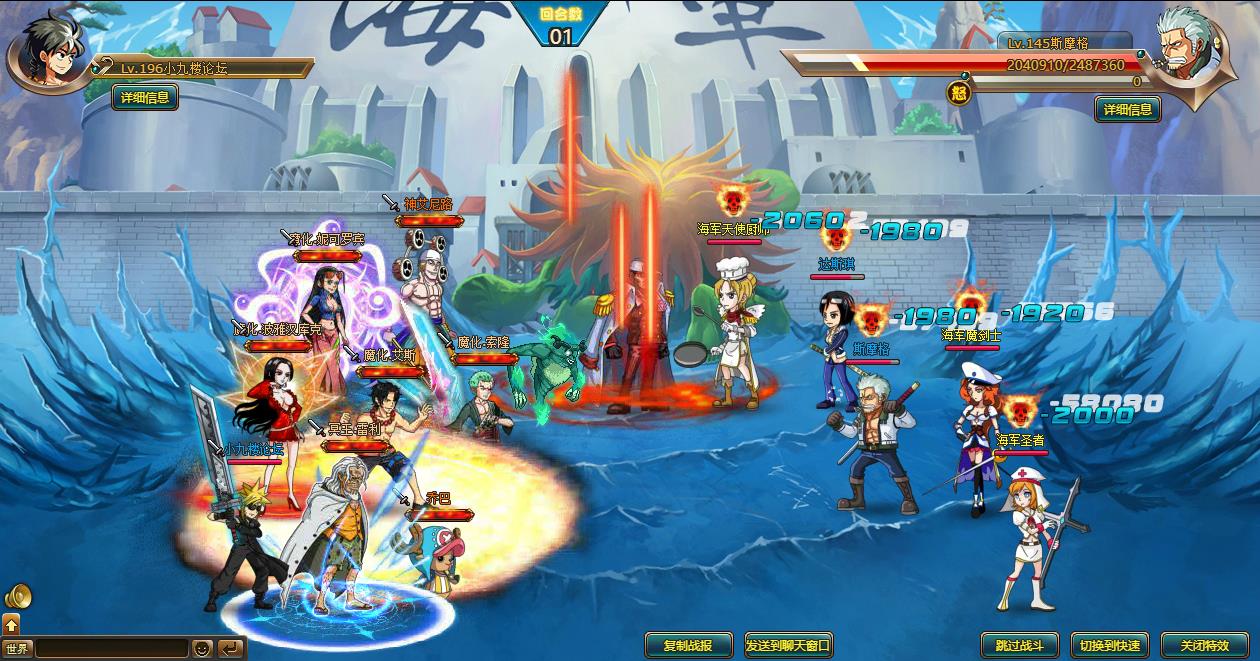This screenshot has width=1260, height=661.
Task: Expand chat with the up arrow button
Action: click(11, 625)
